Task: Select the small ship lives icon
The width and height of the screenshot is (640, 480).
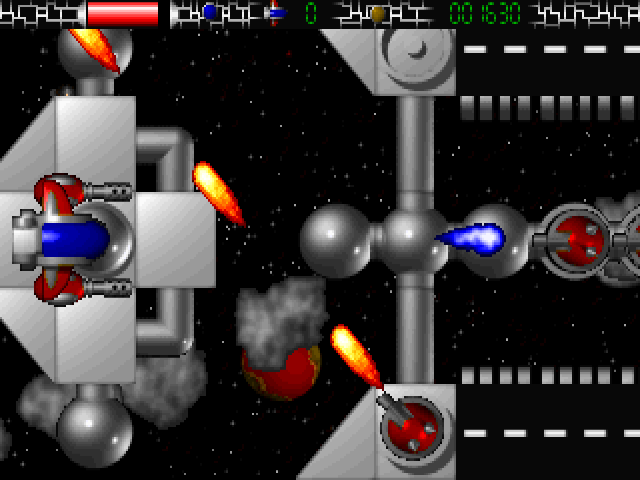Action: click(277, 14)
